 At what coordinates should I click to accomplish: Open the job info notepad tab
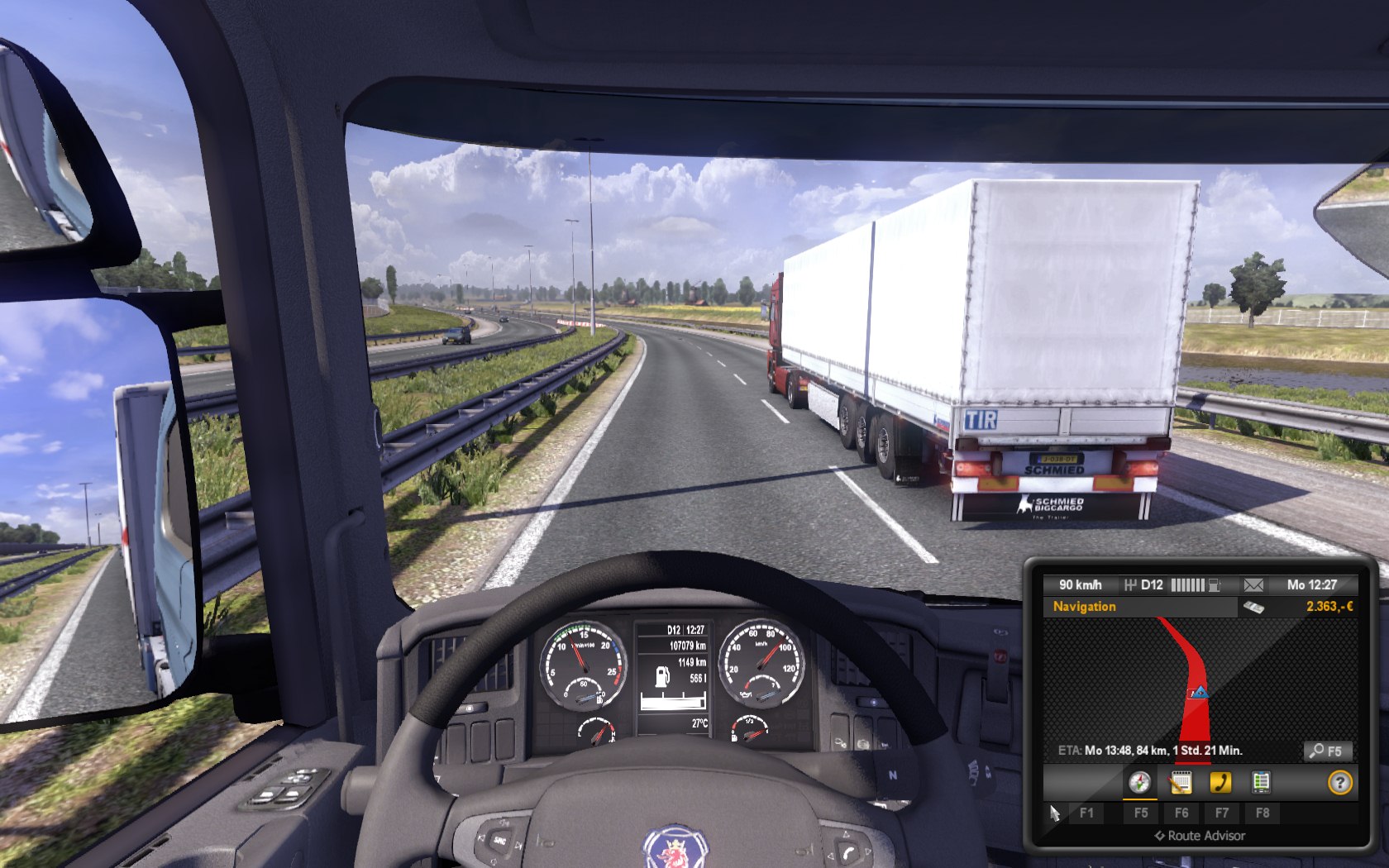1181,782
